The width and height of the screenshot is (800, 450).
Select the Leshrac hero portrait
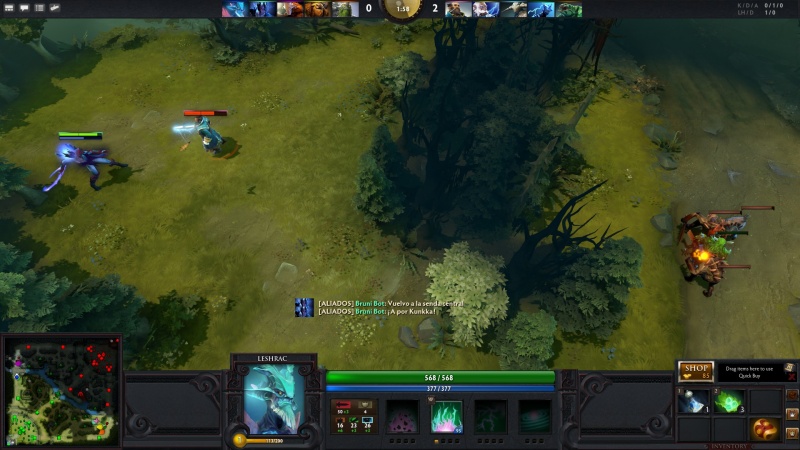coord(271,398)
